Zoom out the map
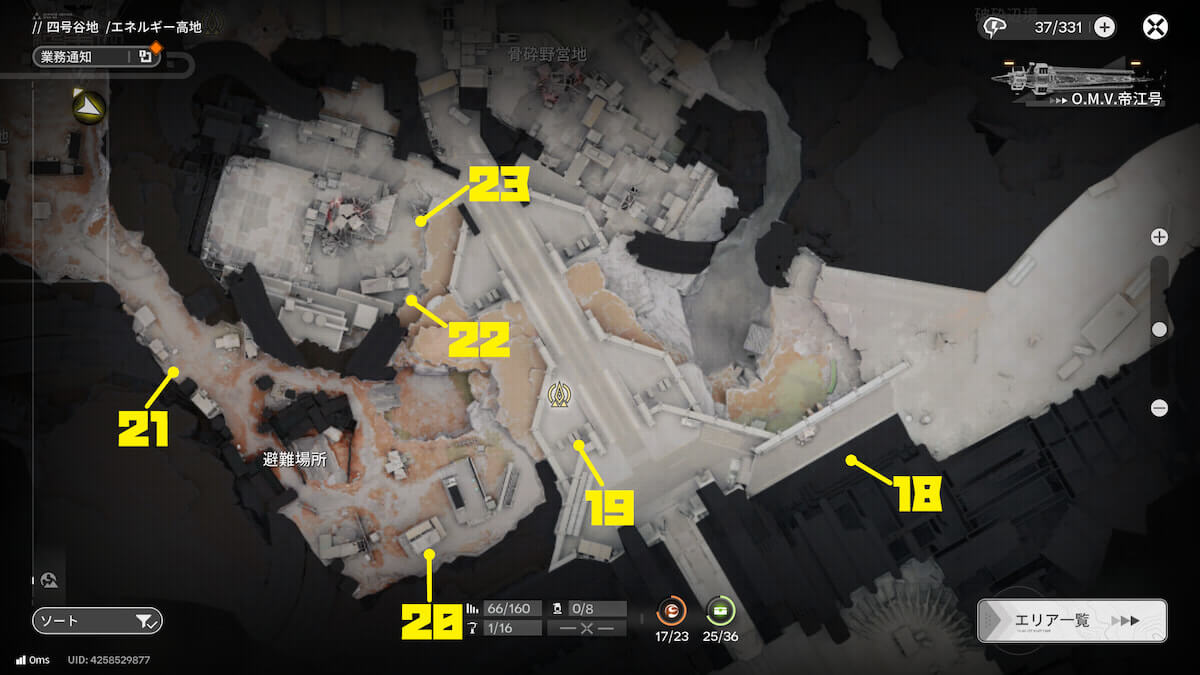 [1159, 407]
